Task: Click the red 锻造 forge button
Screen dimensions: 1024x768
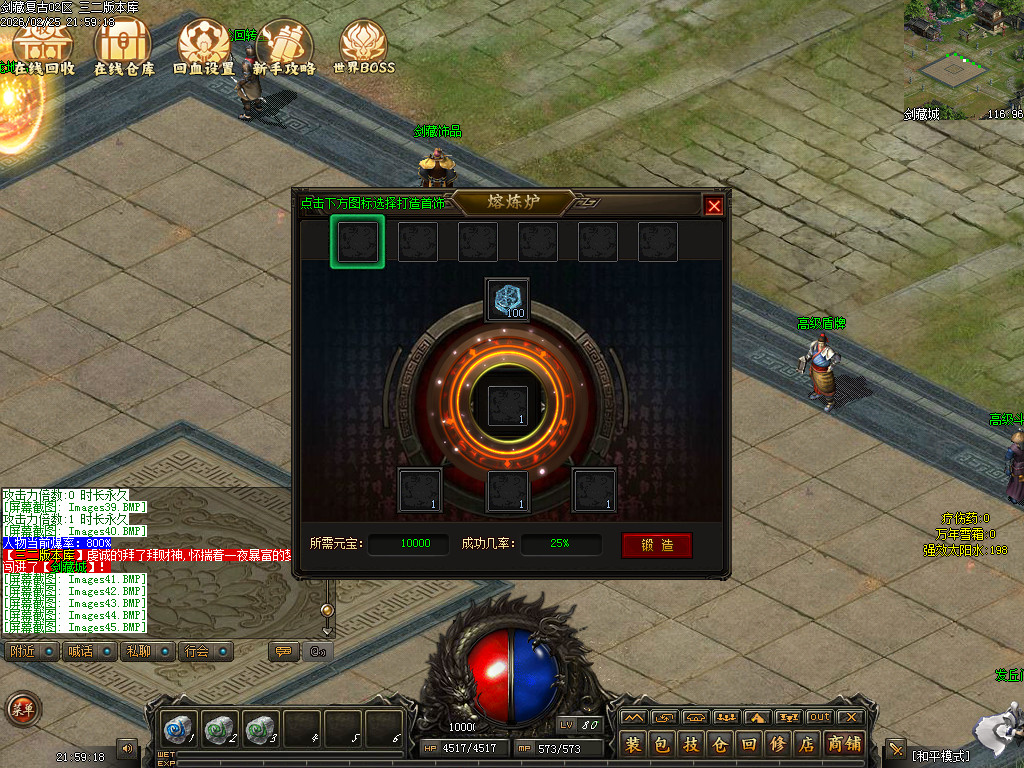Action: pyautogui.click(x=656, y=545)
